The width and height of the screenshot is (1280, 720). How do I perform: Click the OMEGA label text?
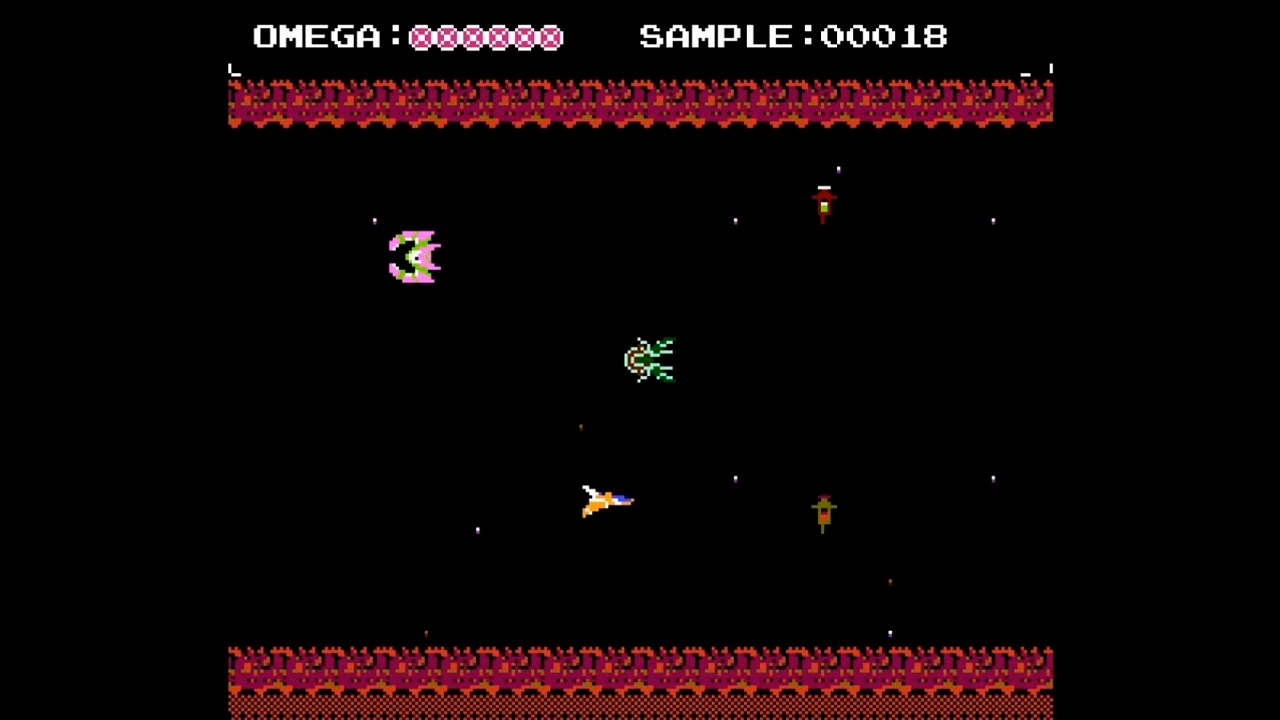(x=318, y=37)
